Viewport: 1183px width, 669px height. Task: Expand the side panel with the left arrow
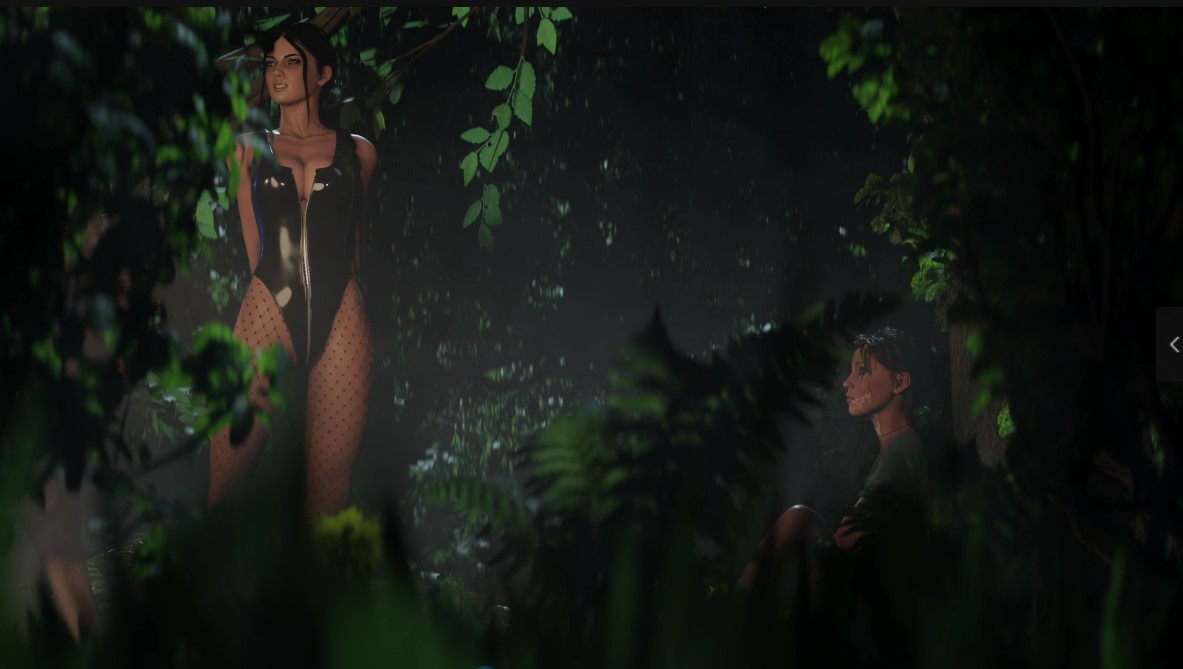[1172, 344]
